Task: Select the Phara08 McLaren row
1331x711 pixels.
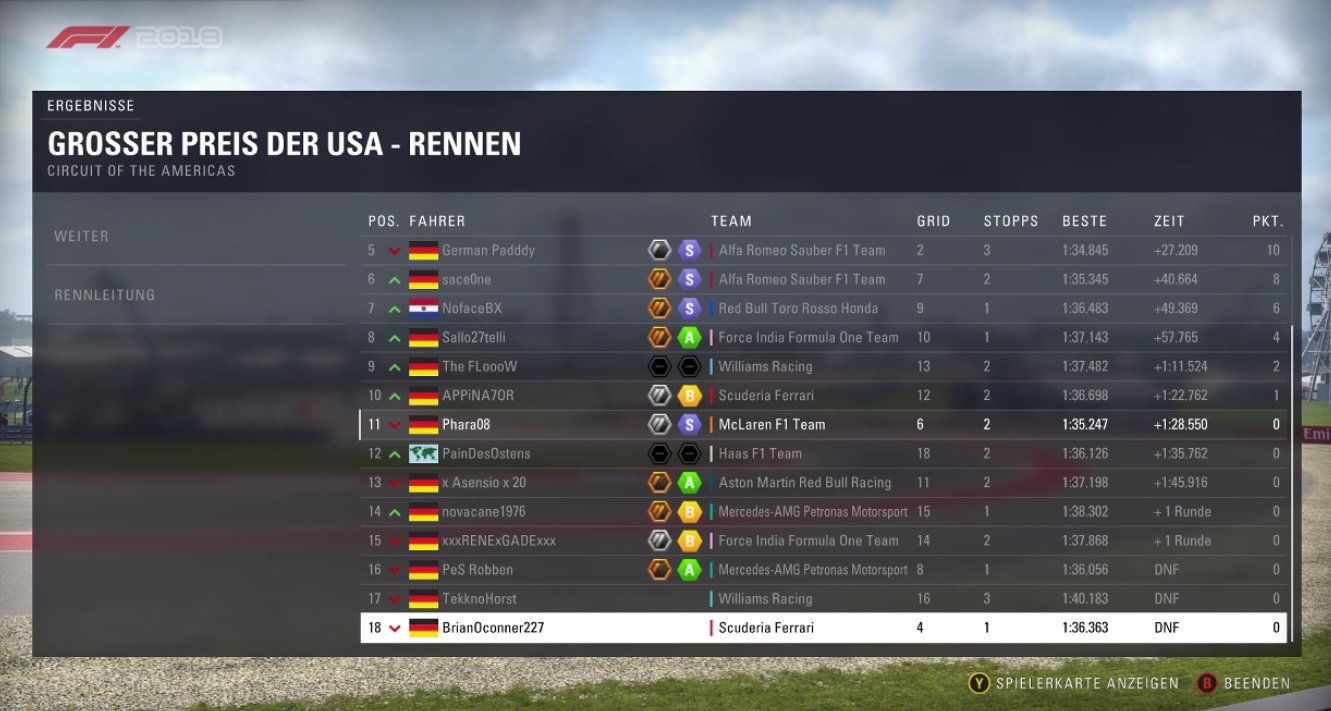Action: (x=466, y=424)
